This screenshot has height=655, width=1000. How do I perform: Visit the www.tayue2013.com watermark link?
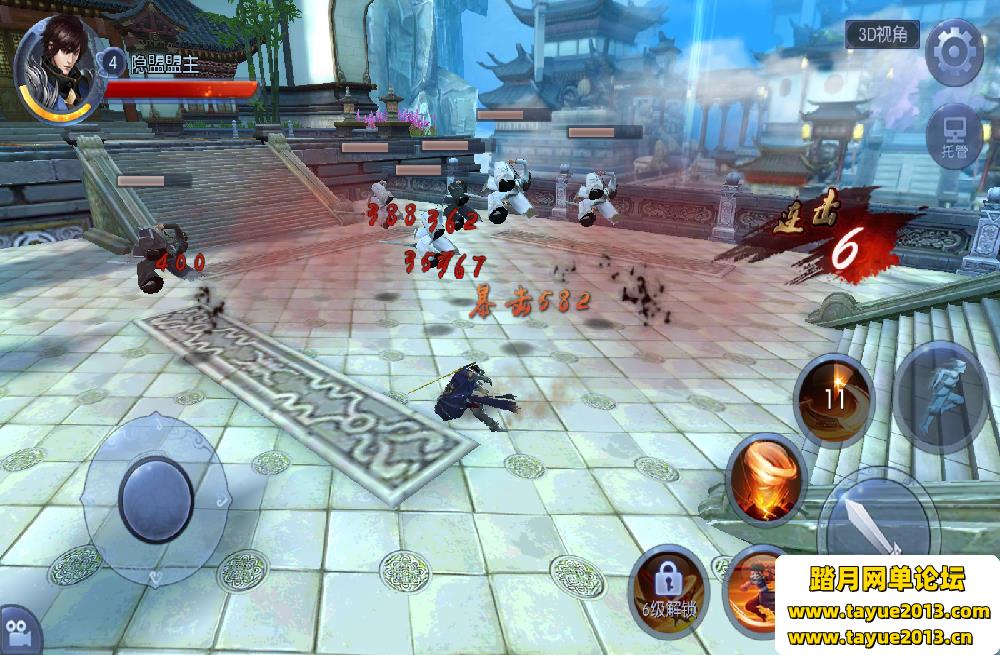point(888,612)
